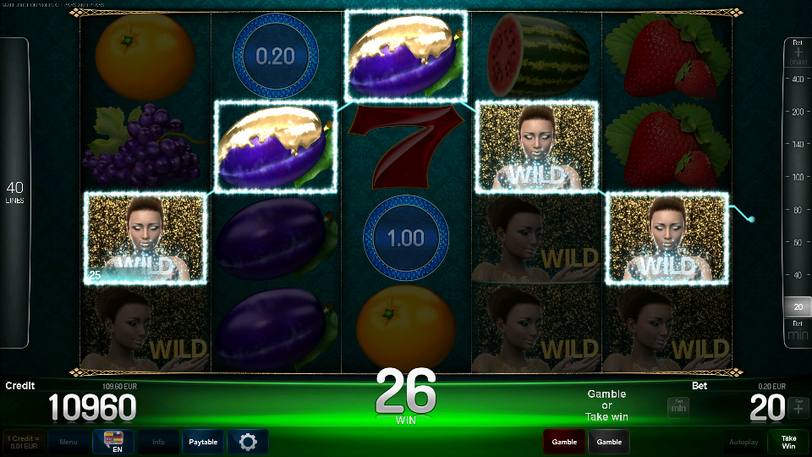Choose the black Gamble button

(608, 441)
